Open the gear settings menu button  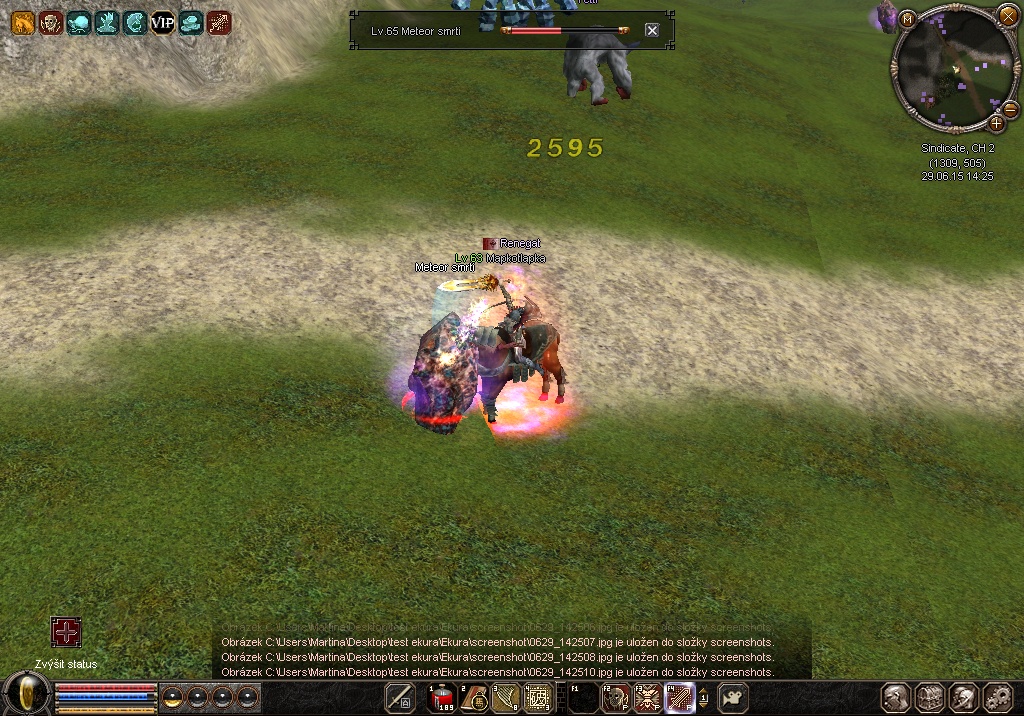(999, 698)
